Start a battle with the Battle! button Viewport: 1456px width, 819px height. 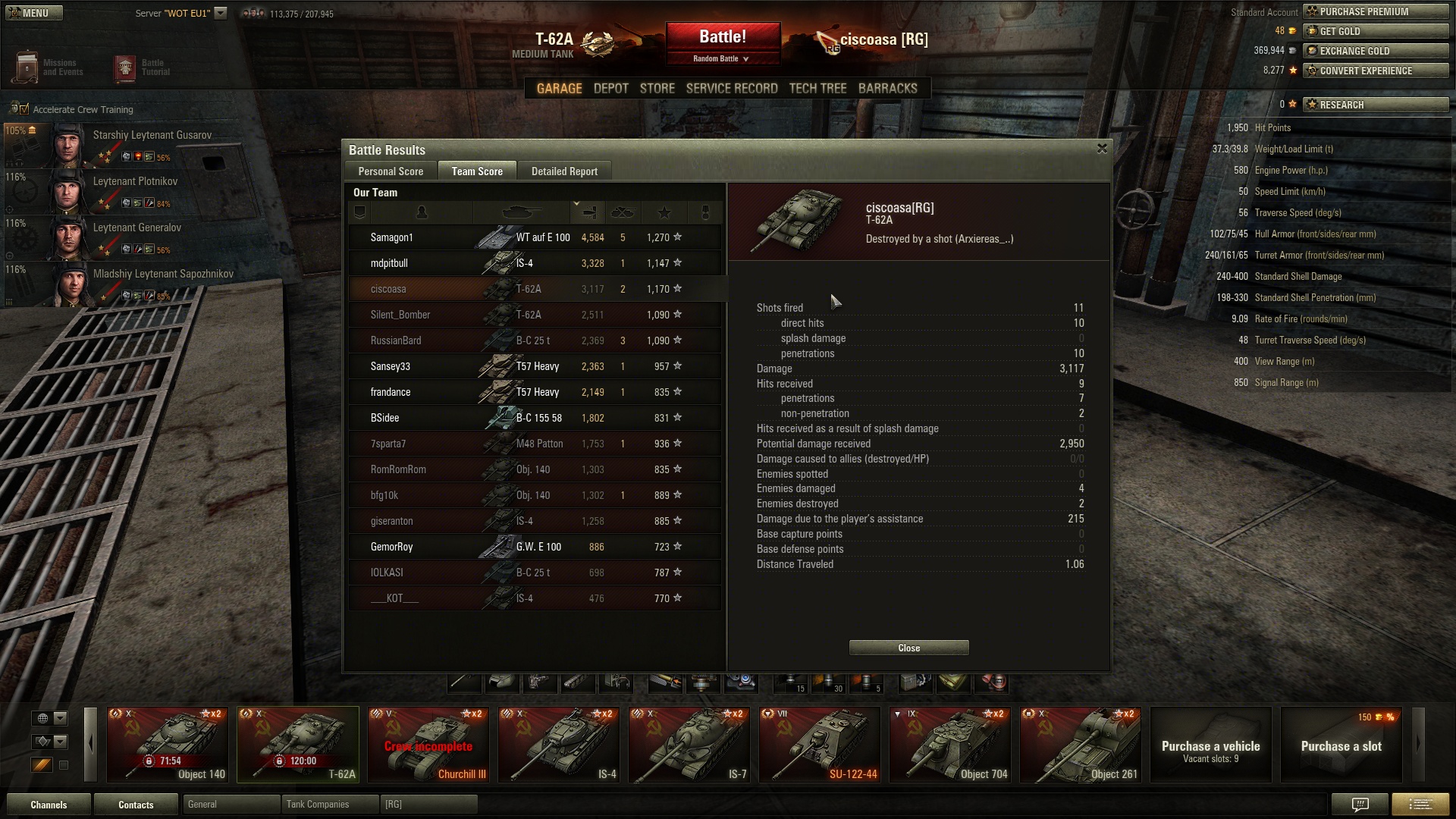(x=723, y=37)
